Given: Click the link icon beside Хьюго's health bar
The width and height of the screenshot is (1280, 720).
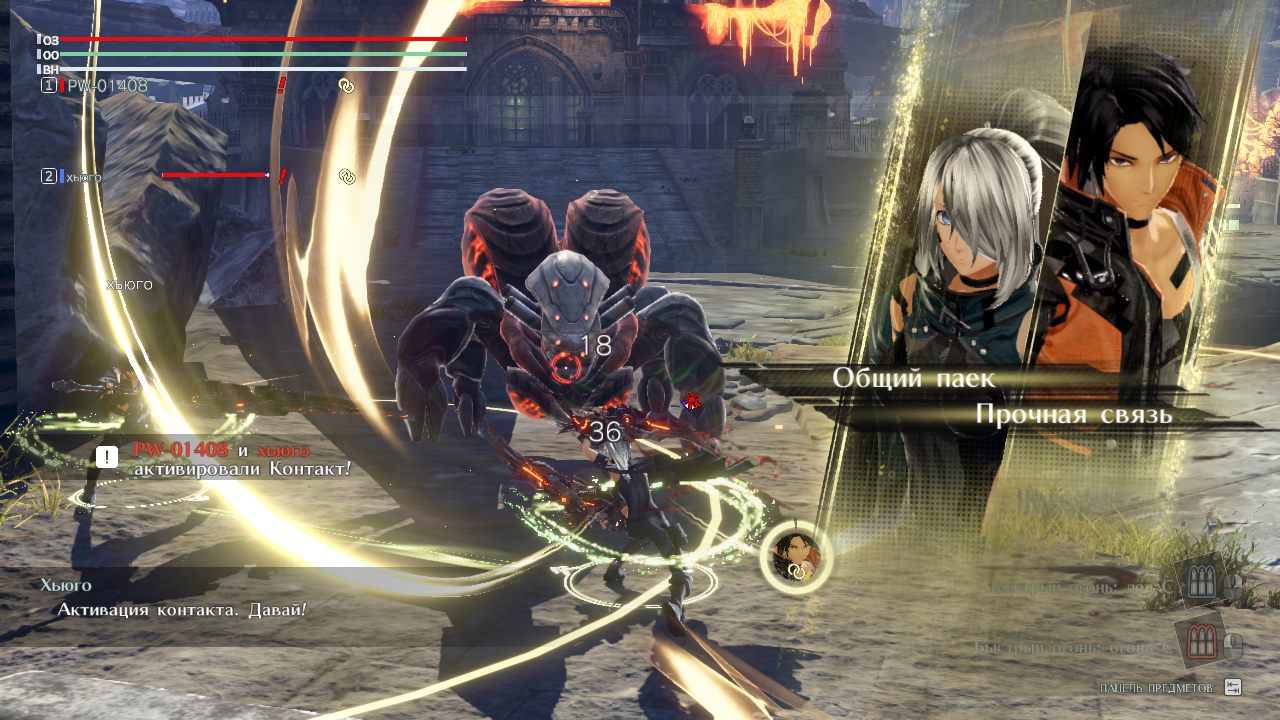Looking at the screenshot, I should click(x=347, y=177).
